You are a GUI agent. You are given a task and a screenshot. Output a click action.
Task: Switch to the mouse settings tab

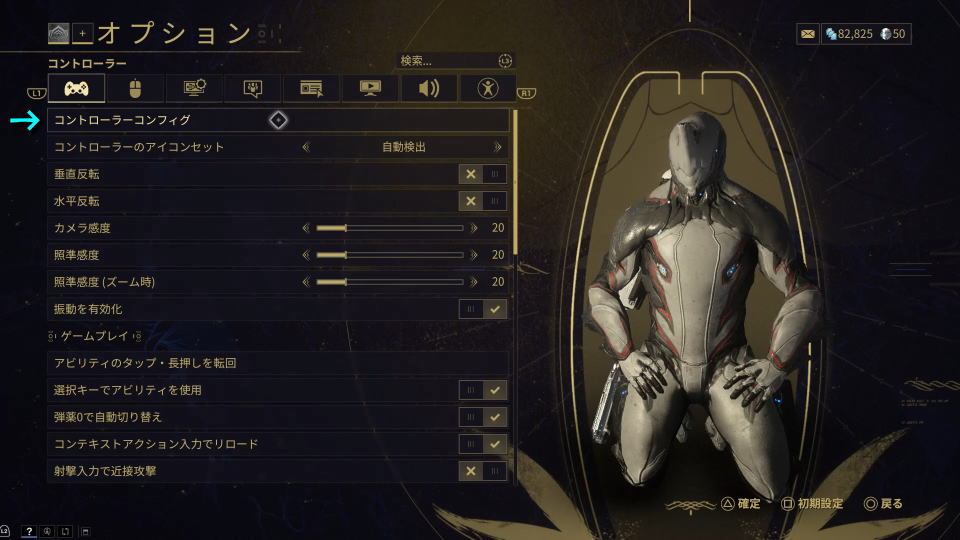click(135, 89)
